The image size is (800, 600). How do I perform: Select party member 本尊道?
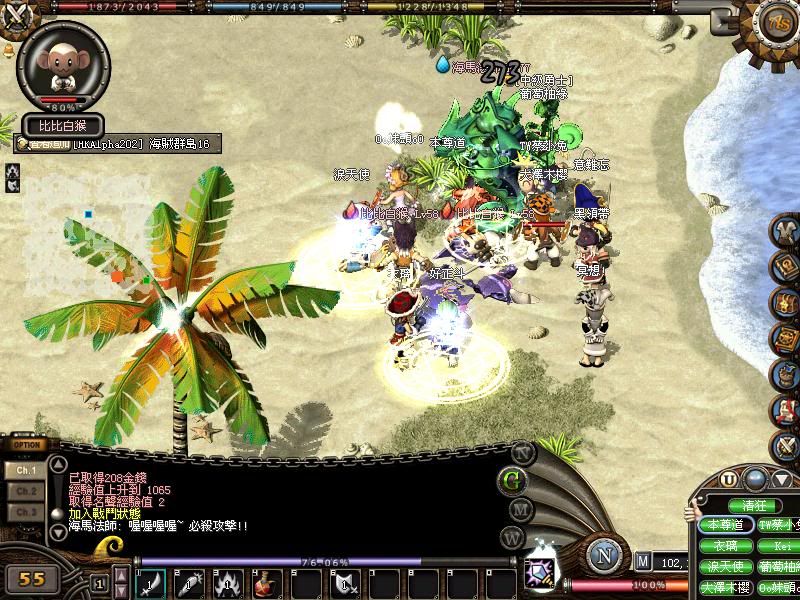725,525
